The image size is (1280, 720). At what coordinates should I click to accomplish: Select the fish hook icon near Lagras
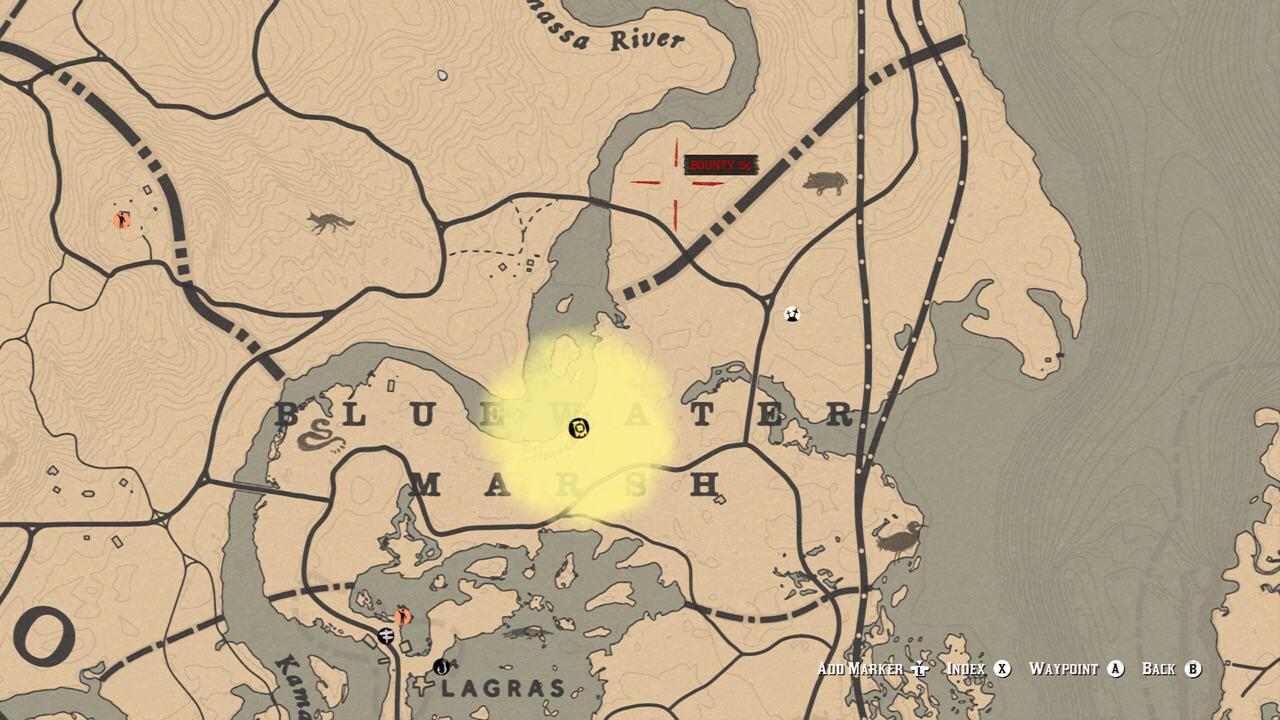[442, 667]
